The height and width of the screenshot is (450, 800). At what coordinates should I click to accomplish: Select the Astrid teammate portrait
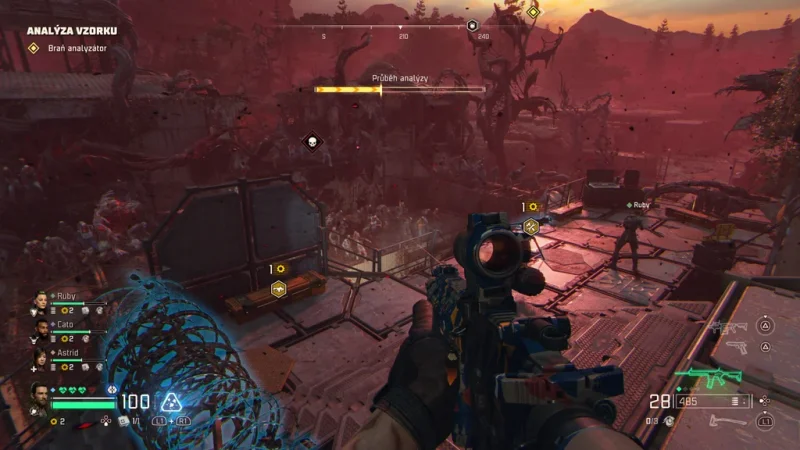[x=41, y=357]
